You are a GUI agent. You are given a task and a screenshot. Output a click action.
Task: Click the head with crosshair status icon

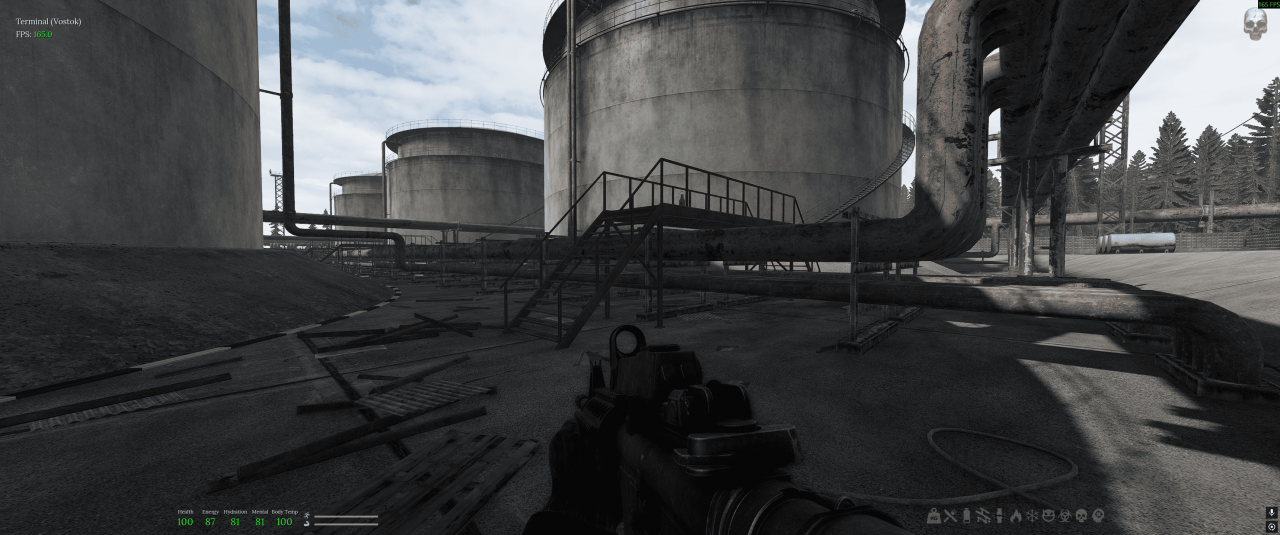(1098, 516)
